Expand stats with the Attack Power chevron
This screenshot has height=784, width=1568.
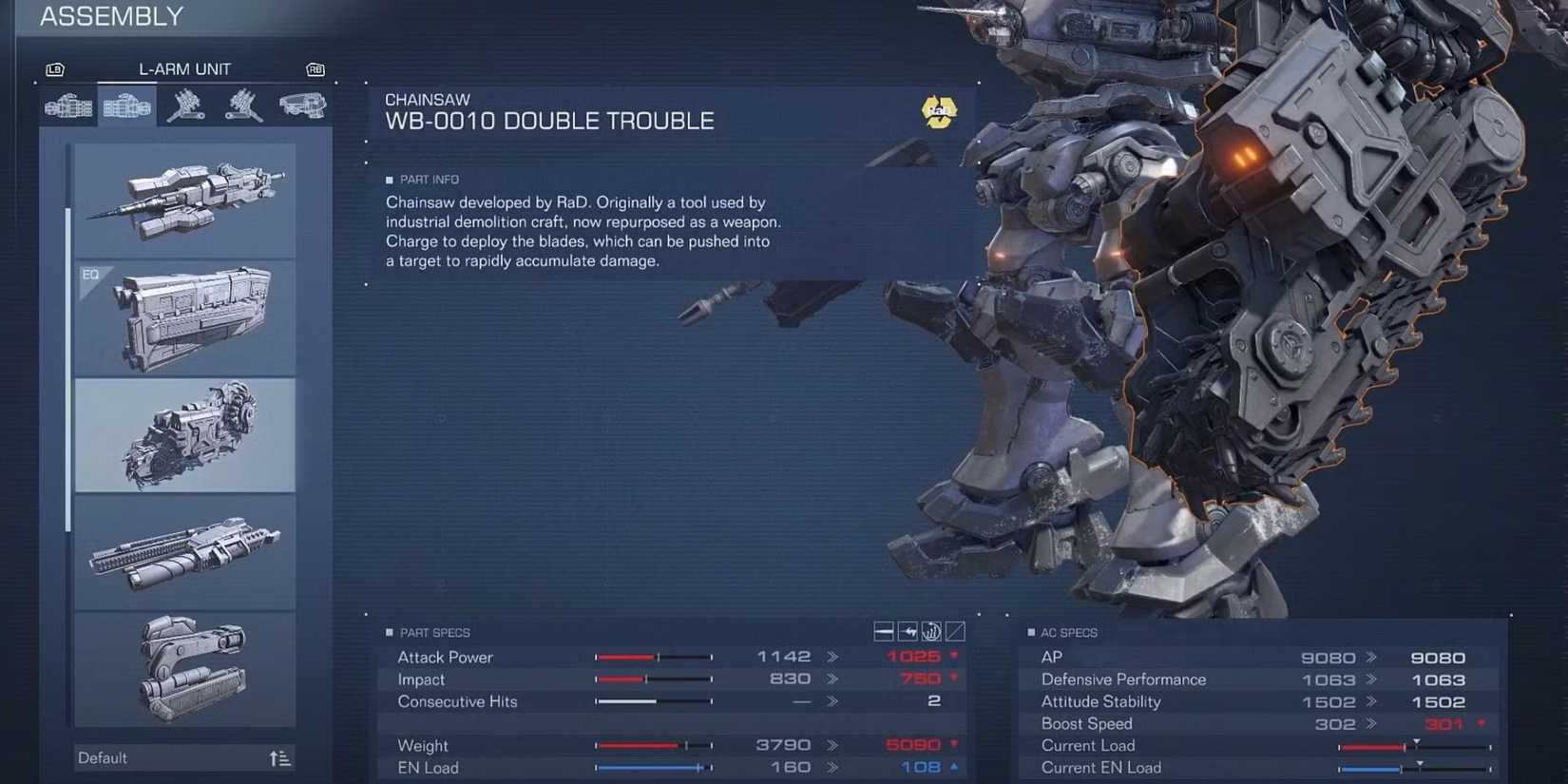(833, 657)
